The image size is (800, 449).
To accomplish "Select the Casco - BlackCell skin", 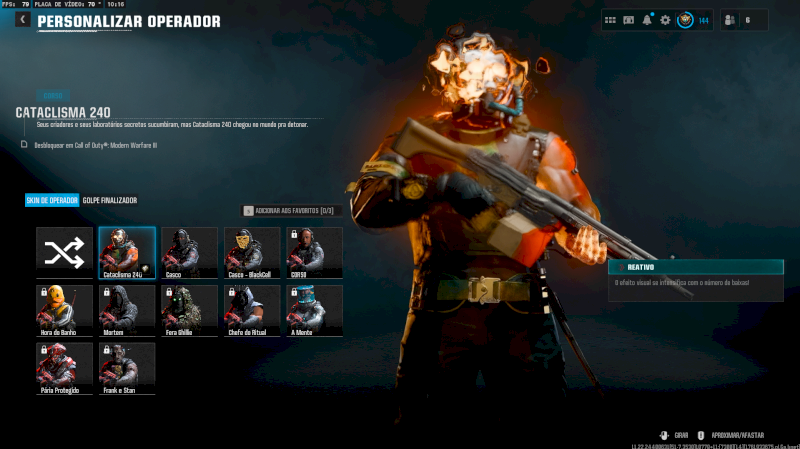I will (x=252, y=252).
